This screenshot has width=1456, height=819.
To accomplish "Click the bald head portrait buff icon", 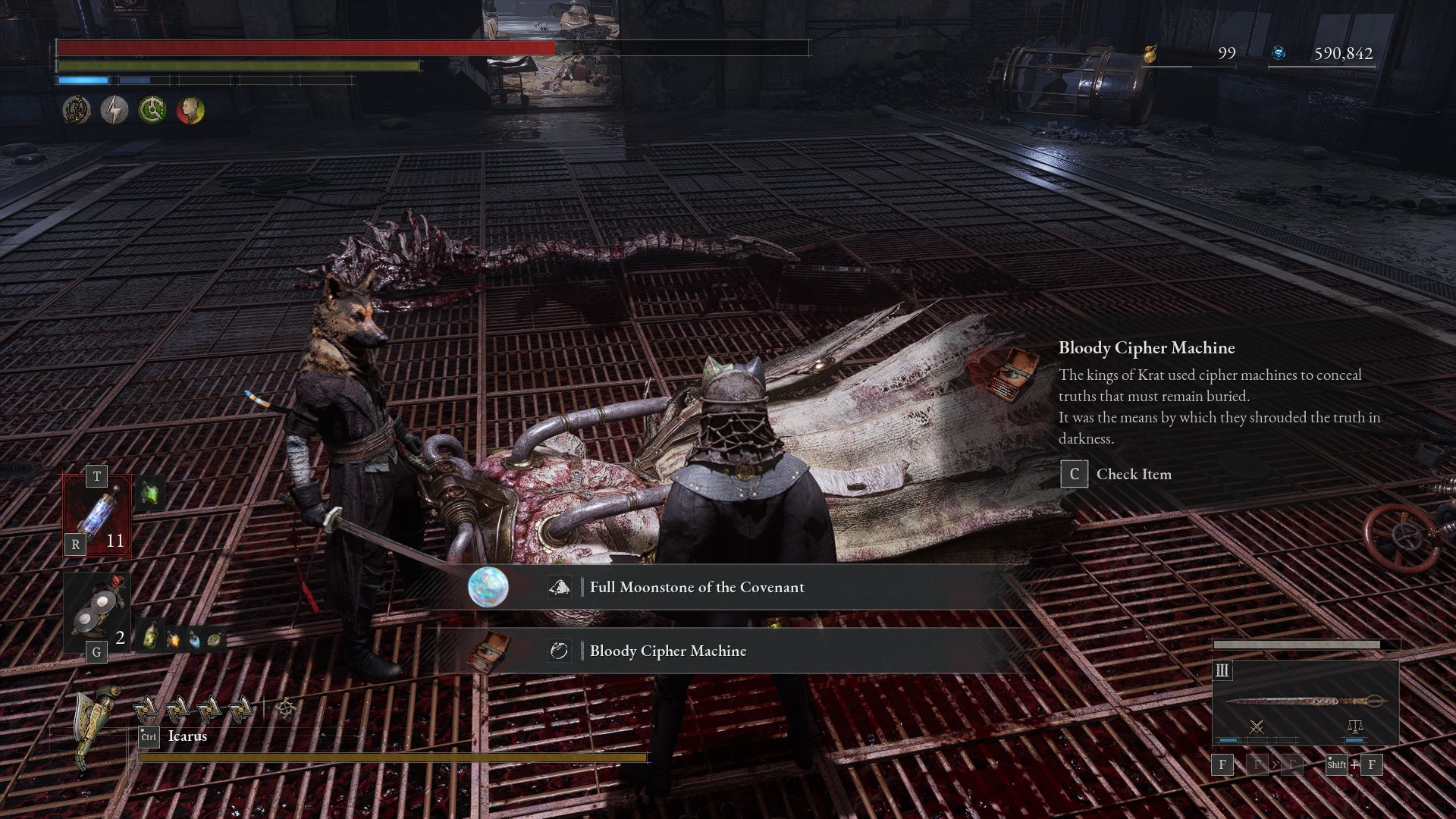I will (x=190, y=111).
